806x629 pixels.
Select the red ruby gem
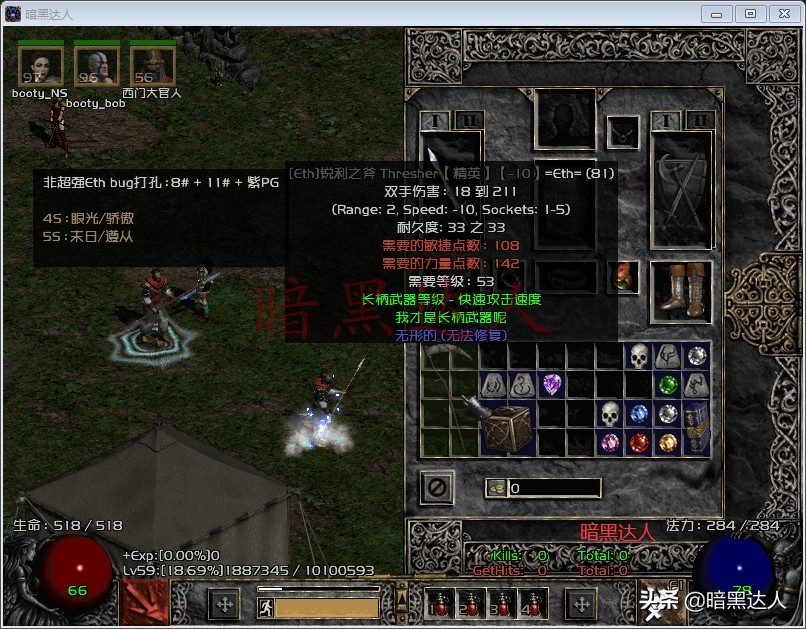(x=638, y=442)
